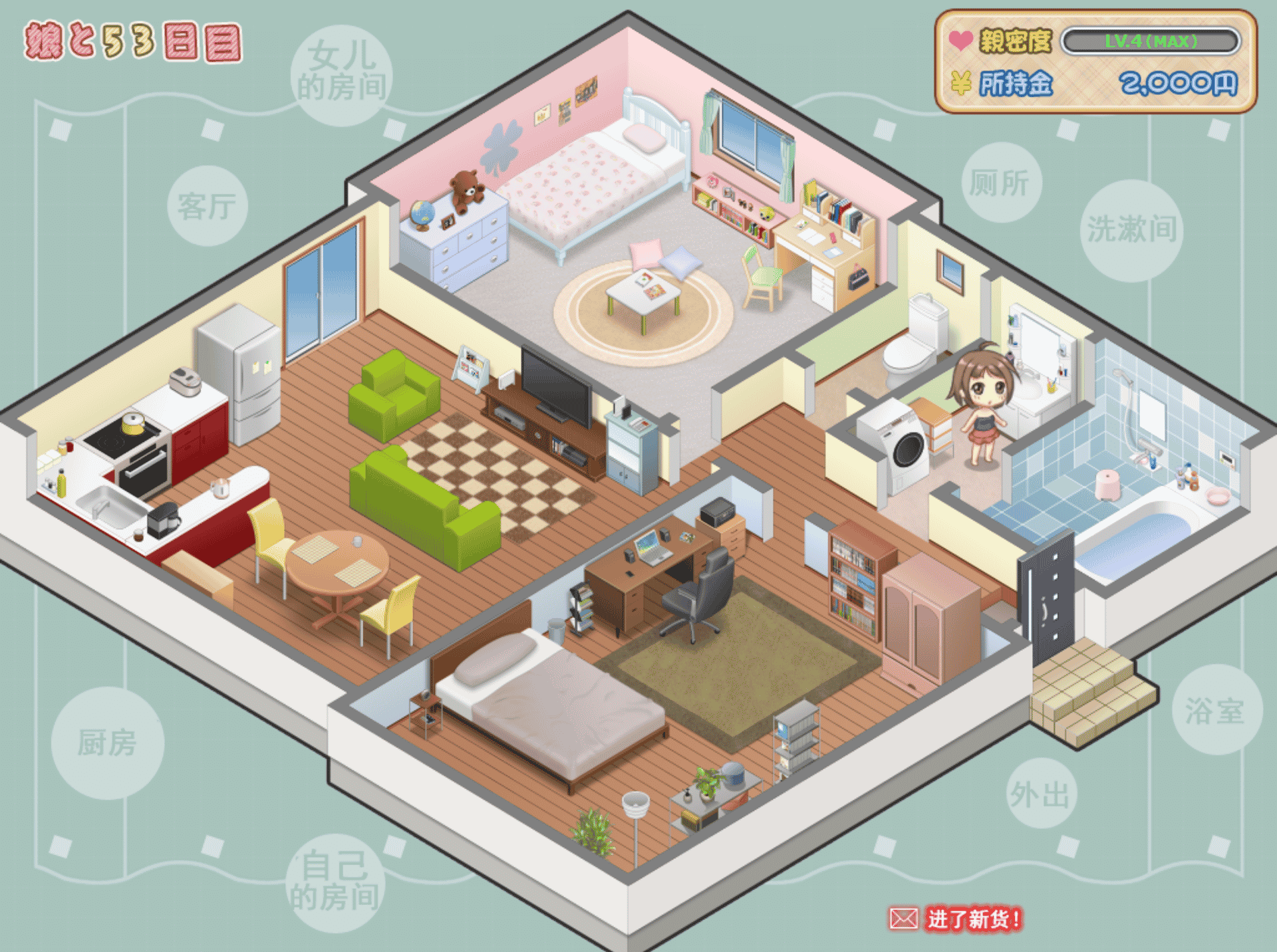Enter the 洗漱间 washroom
The width and height of the screenshot is (1277, 952).
coord(1131,230)
